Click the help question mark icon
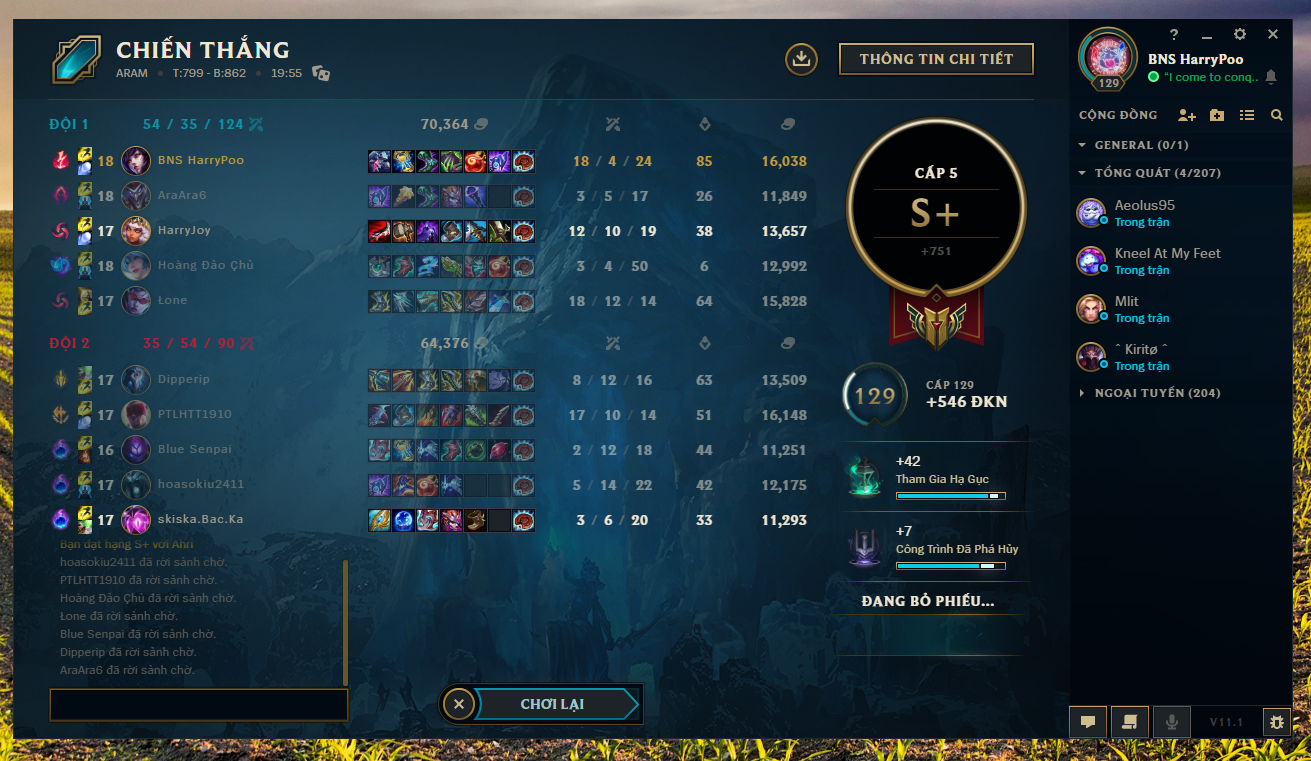The height and width of the screenshot is (761, 1311). [1174, 33]
